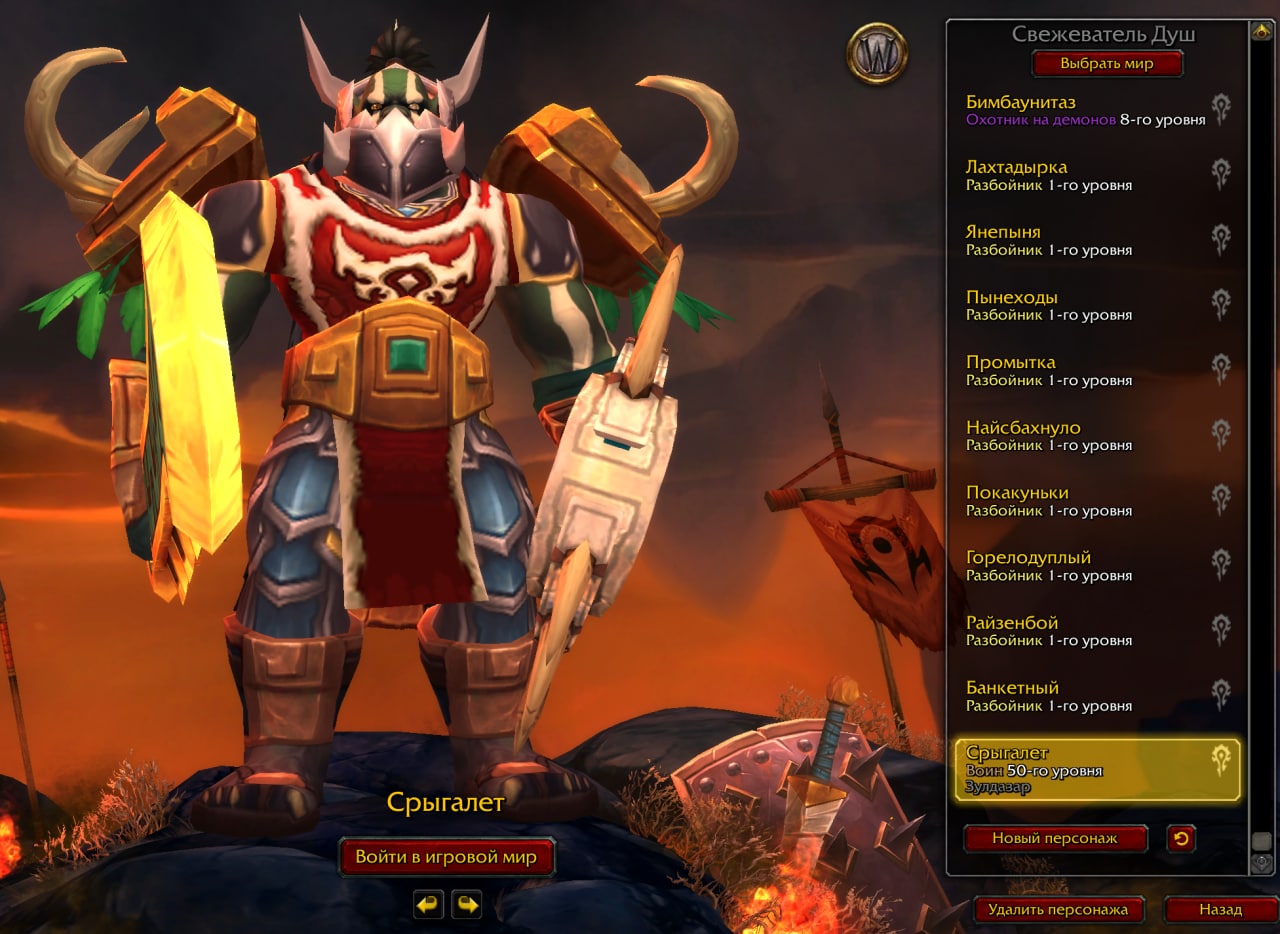Select the Райзенбой character entry
This screenshot has height=934, width=1280.
point(1085,631)
